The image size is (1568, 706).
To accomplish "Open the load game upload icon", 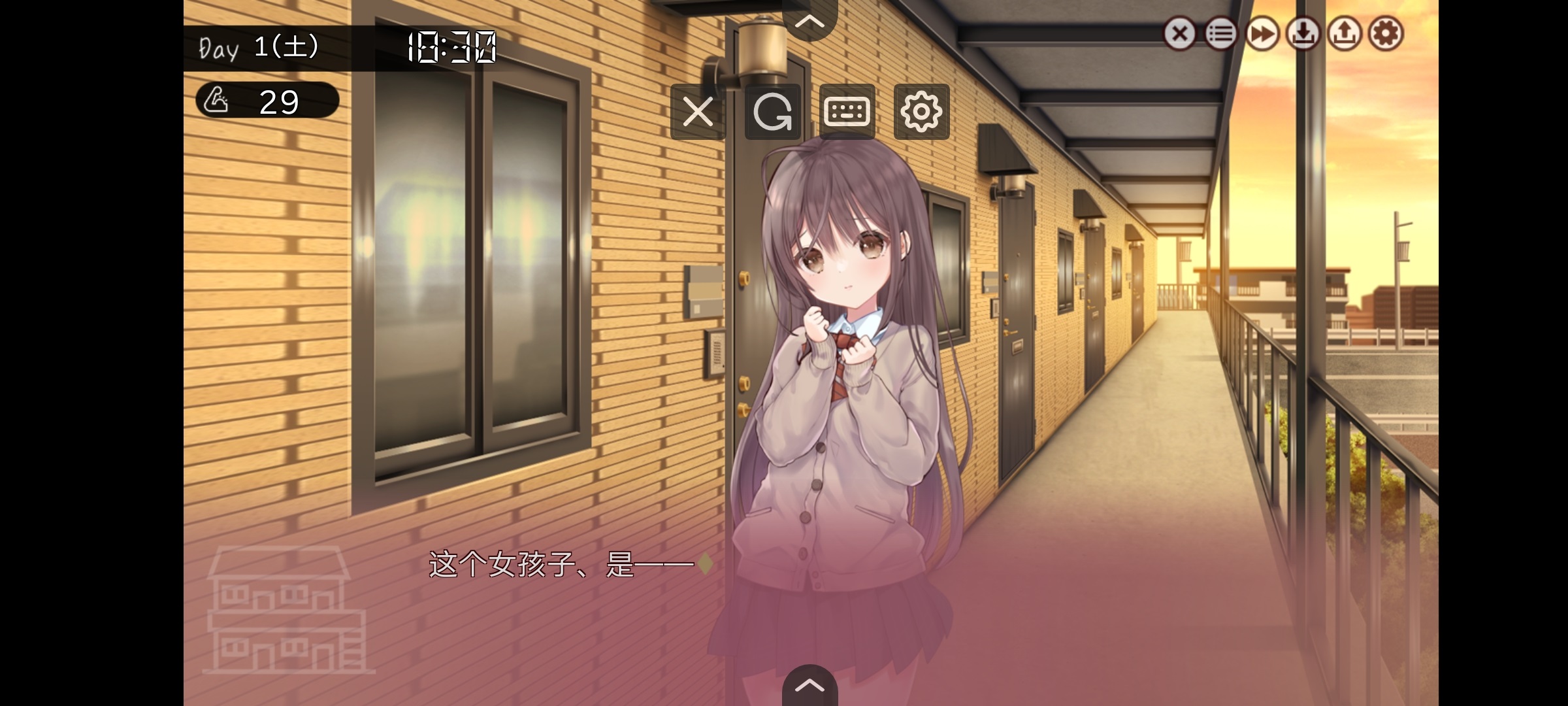I will 1346,33.
